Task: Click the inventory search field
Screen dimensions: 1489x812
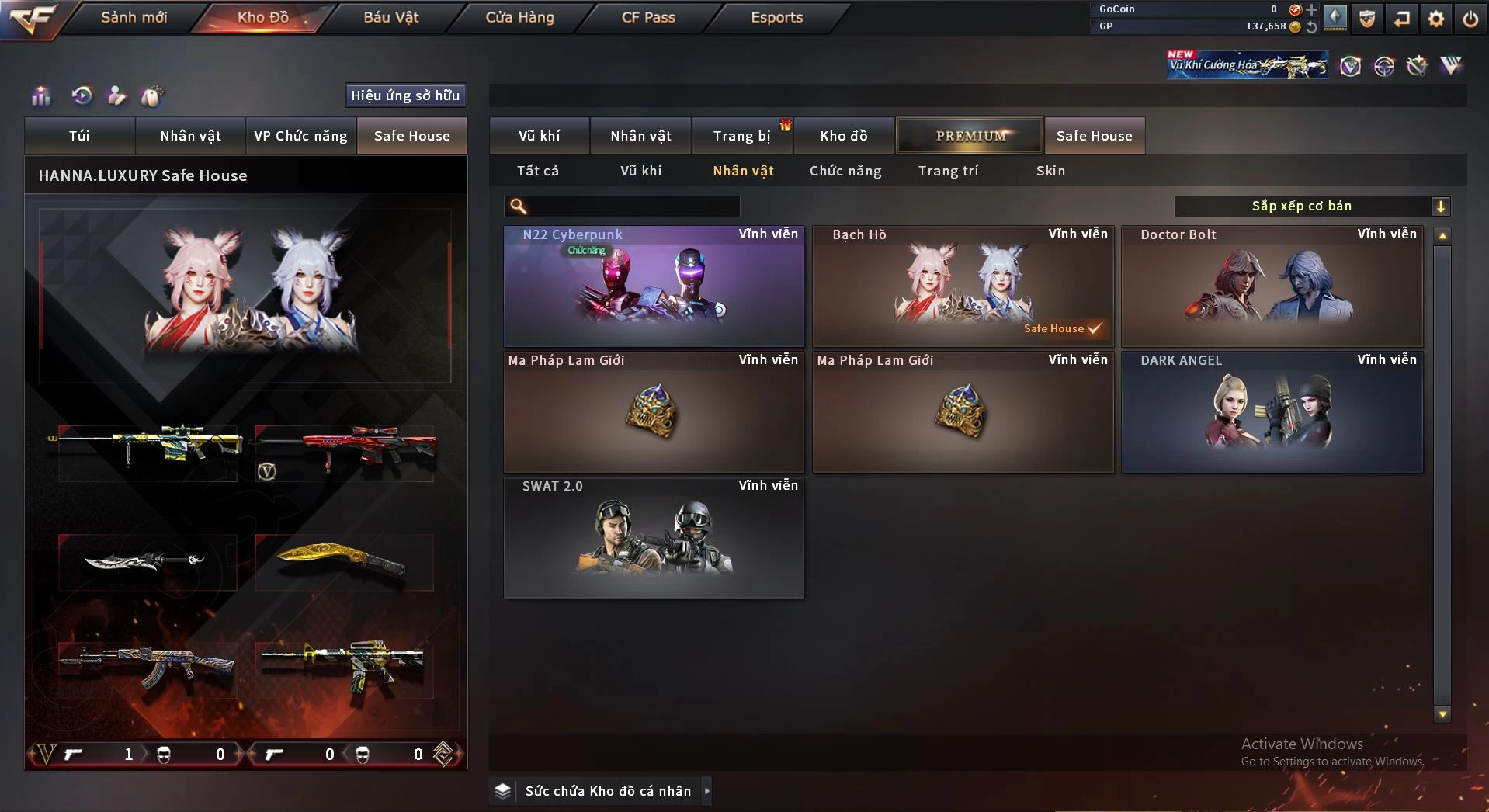Action: pos(633,206)
